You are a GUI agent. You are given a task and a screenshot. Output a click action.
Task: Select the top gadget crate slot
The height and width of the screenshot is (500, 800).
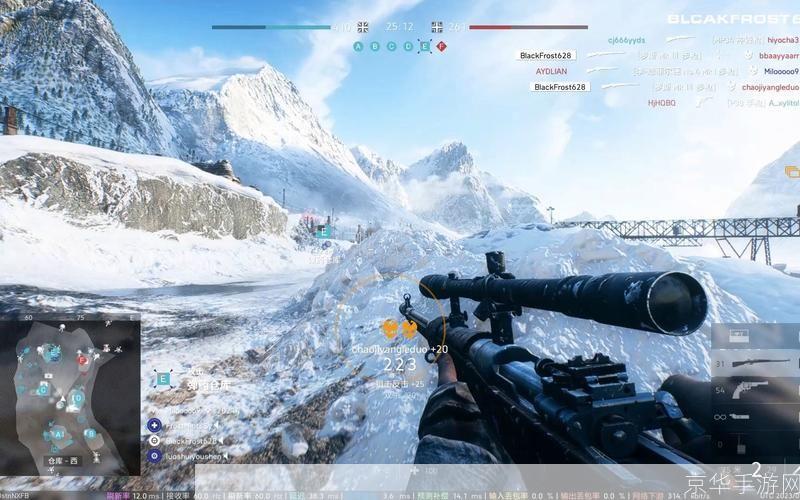coord(742,336)
